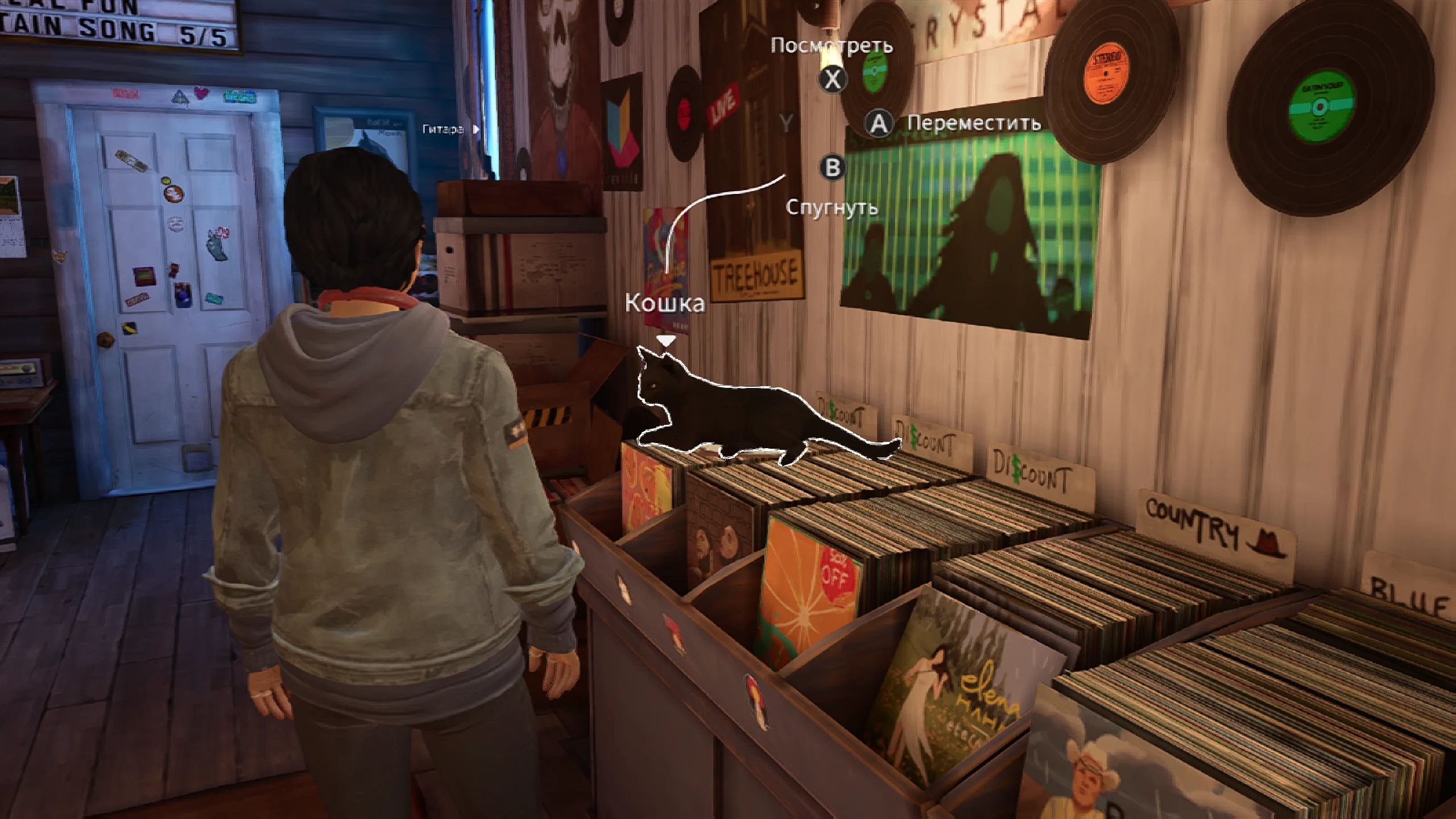
Task: Click the "Кошка" object label
Action: point(665,303)
